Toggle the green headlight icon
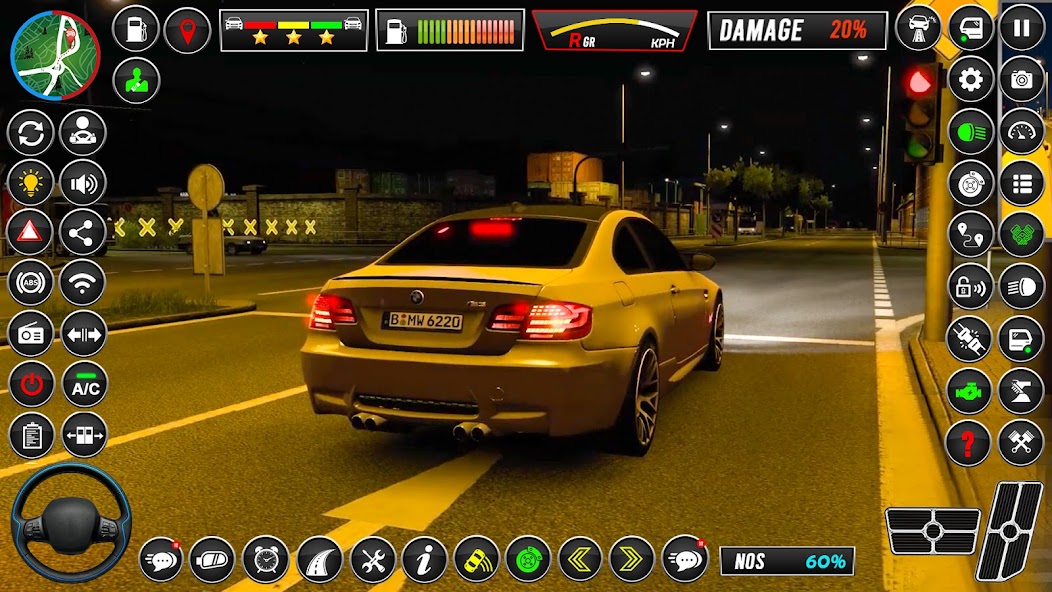 (x=969, y=131)
